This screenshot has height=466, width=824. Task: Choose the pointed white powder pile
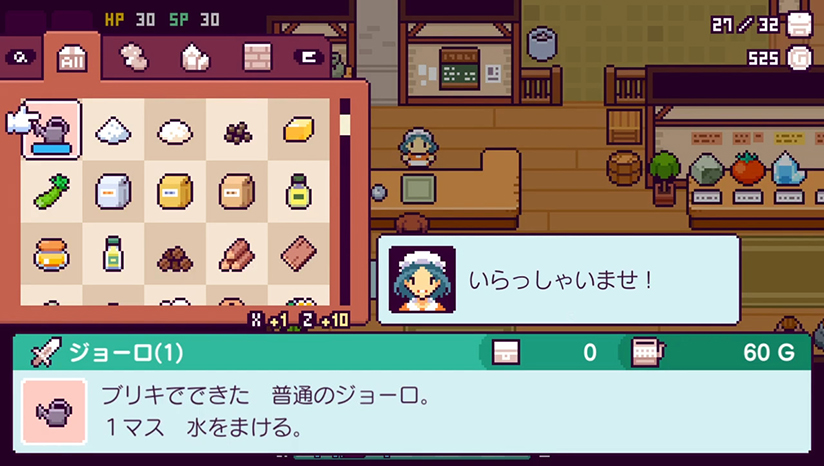tap(113, 130)
